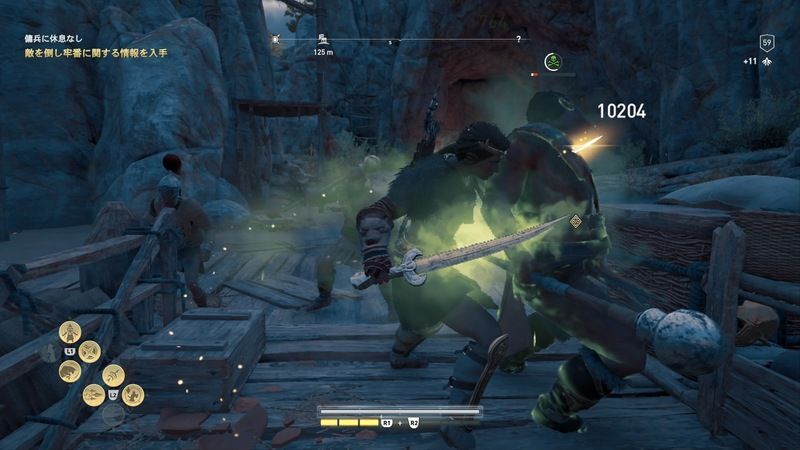Click the question mark compass marker
Viewport: 800px width, 450px height.
517,39
